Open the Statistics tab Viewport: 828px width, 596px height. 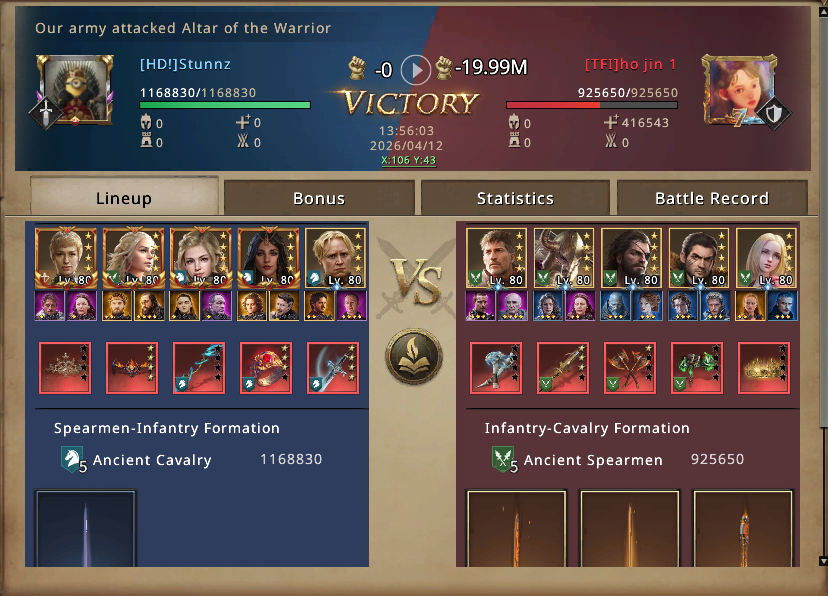515,198
